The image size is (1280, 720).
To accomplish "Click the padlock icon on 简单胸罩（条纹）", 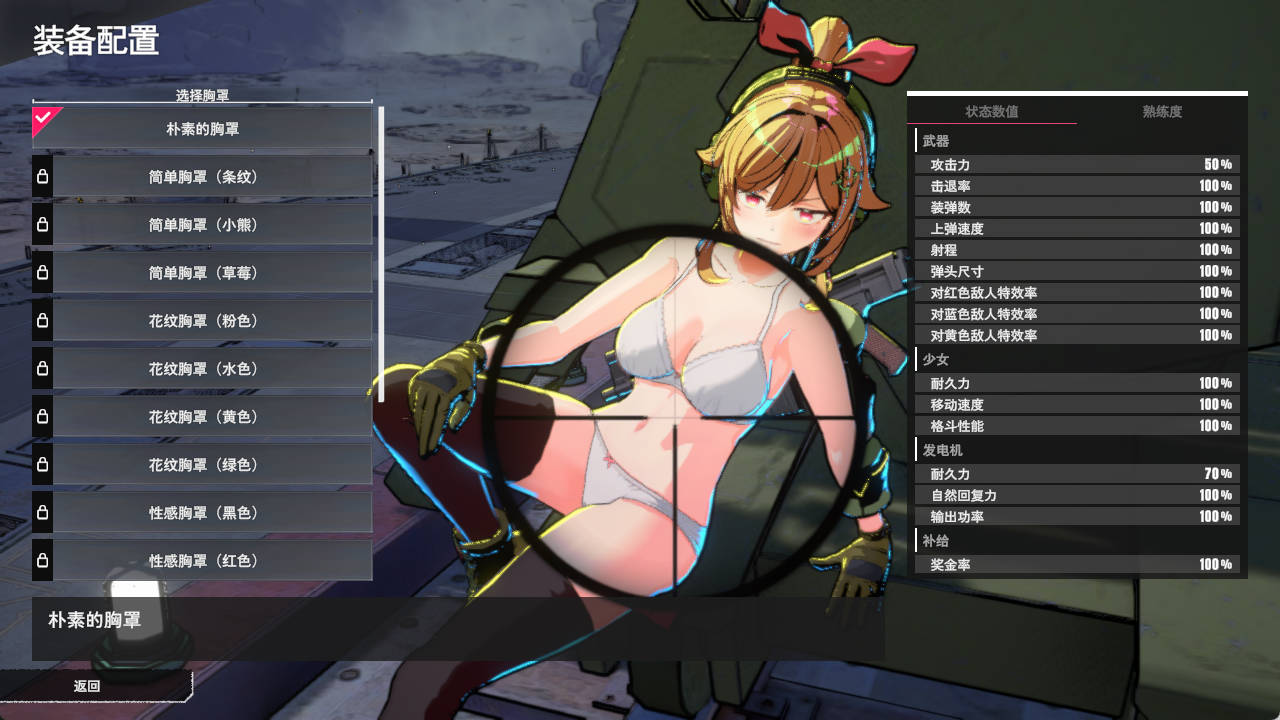I will [x=41, y=176].
